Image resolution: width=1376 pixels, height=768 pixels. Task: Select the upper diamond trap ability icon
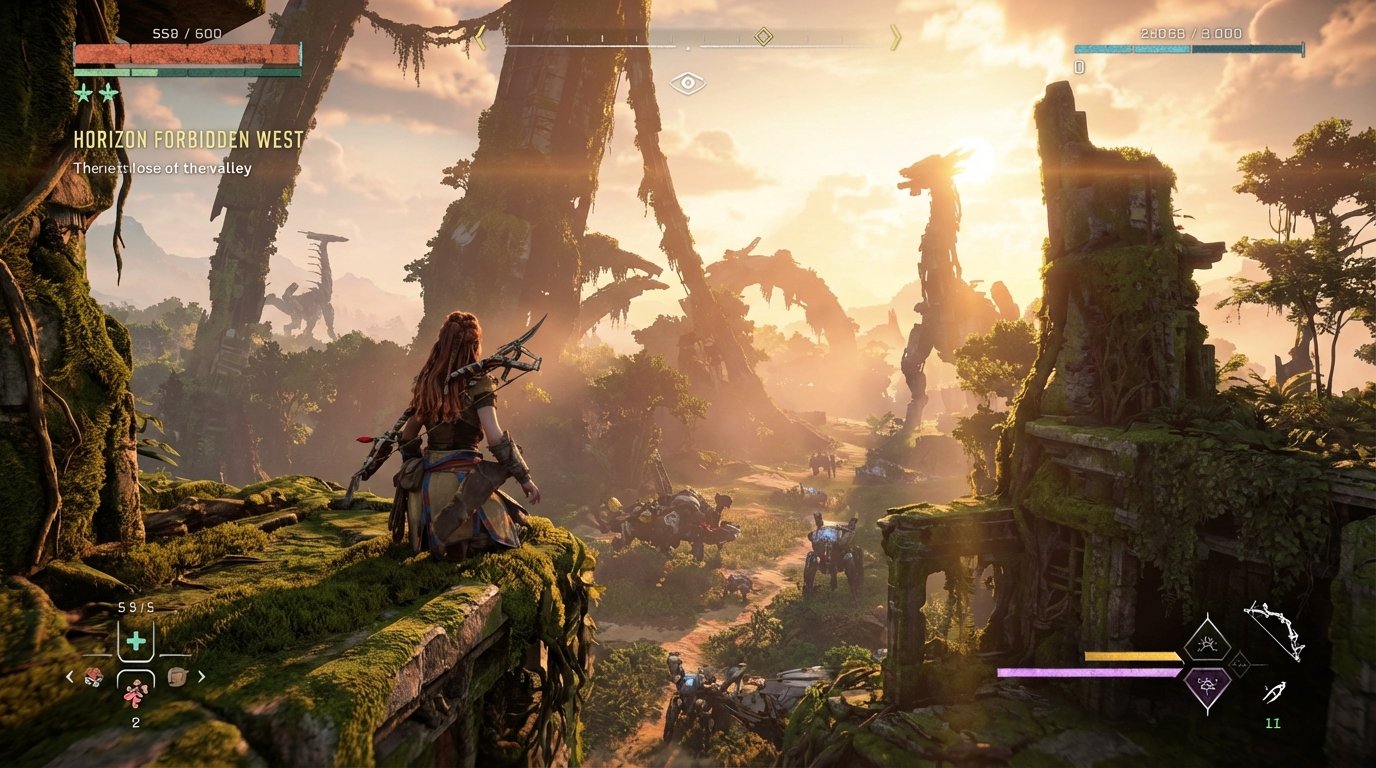pos(1207,642)
